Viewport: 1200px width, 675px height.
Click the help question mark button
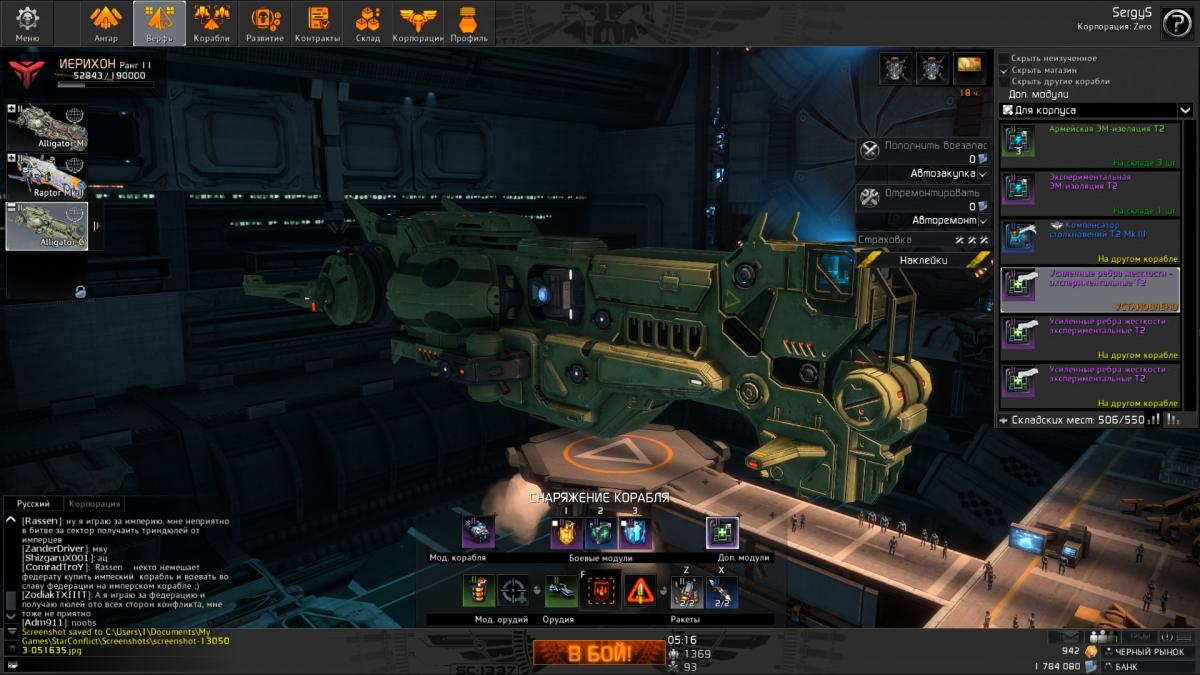click(x=1175, y=27)
